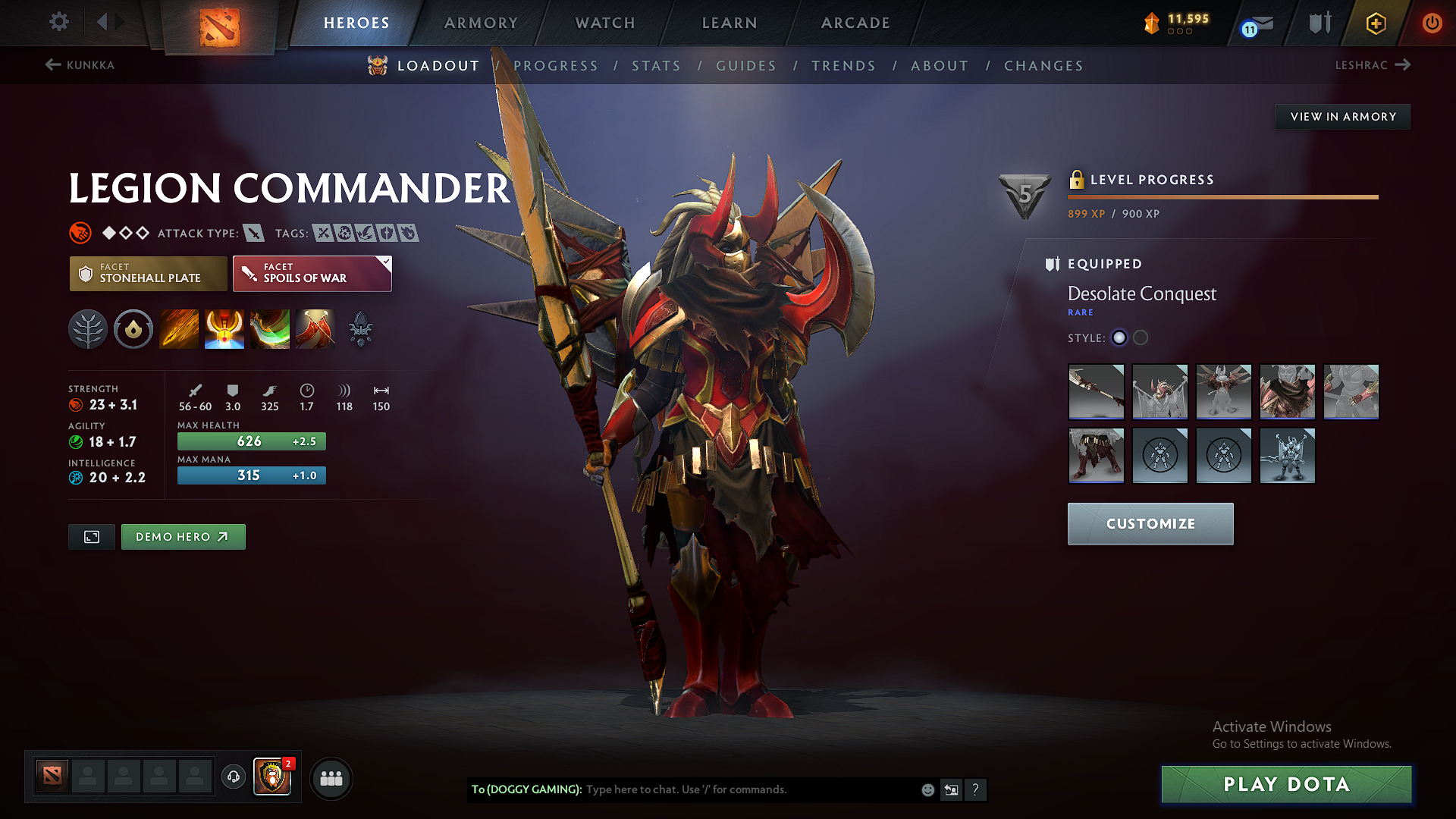The width and height of the screenshot is (1456, 819).
Task: Select the second style radio button
Action: tap(1141, 338)
